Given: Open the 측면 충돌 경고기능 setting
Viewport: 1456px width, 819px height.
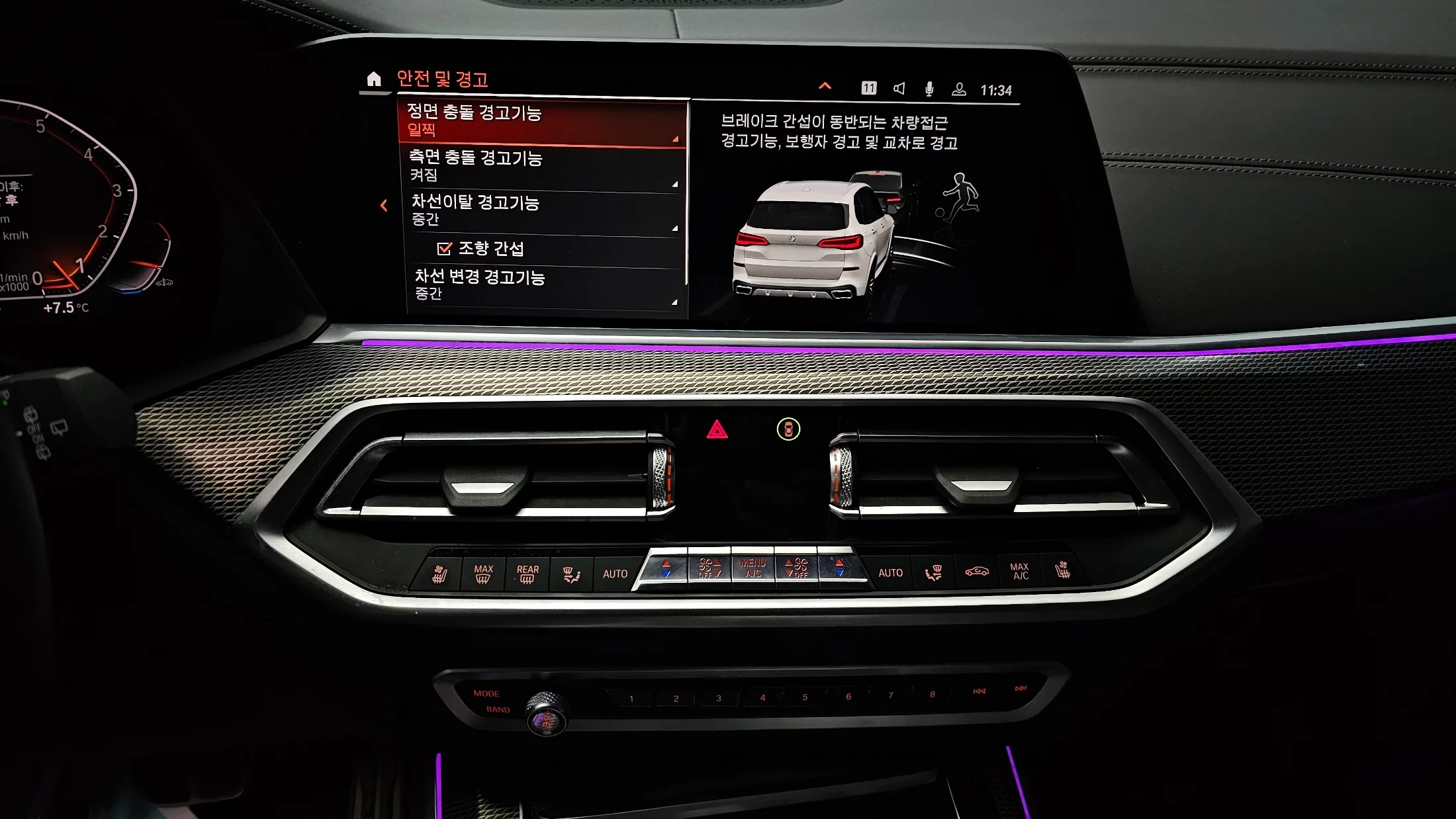Looking at the screenshot, I should (543, 166).
